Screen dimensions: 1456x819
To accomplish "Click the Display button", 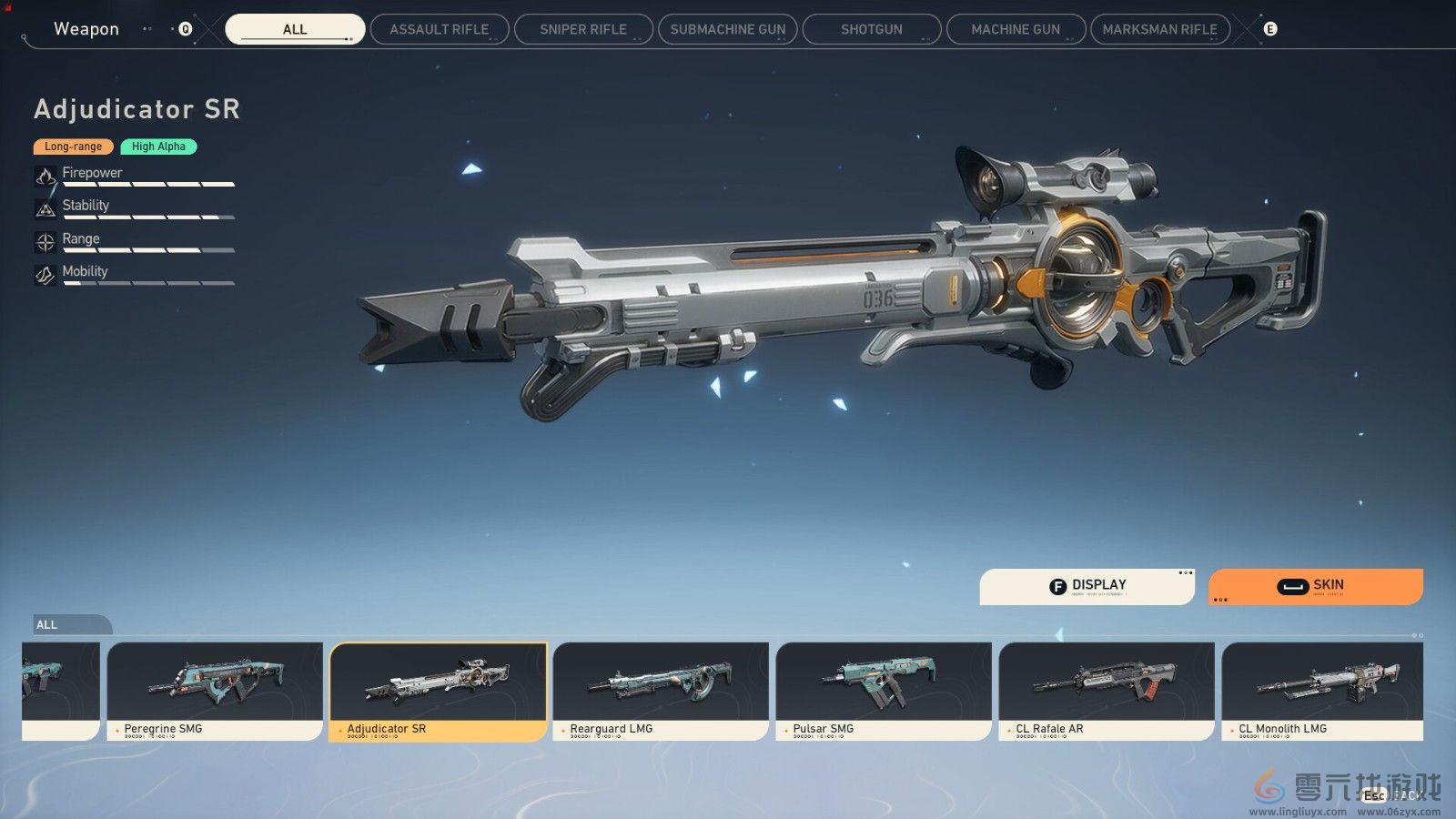I will pyautogui.click(x=1087, y=586).
